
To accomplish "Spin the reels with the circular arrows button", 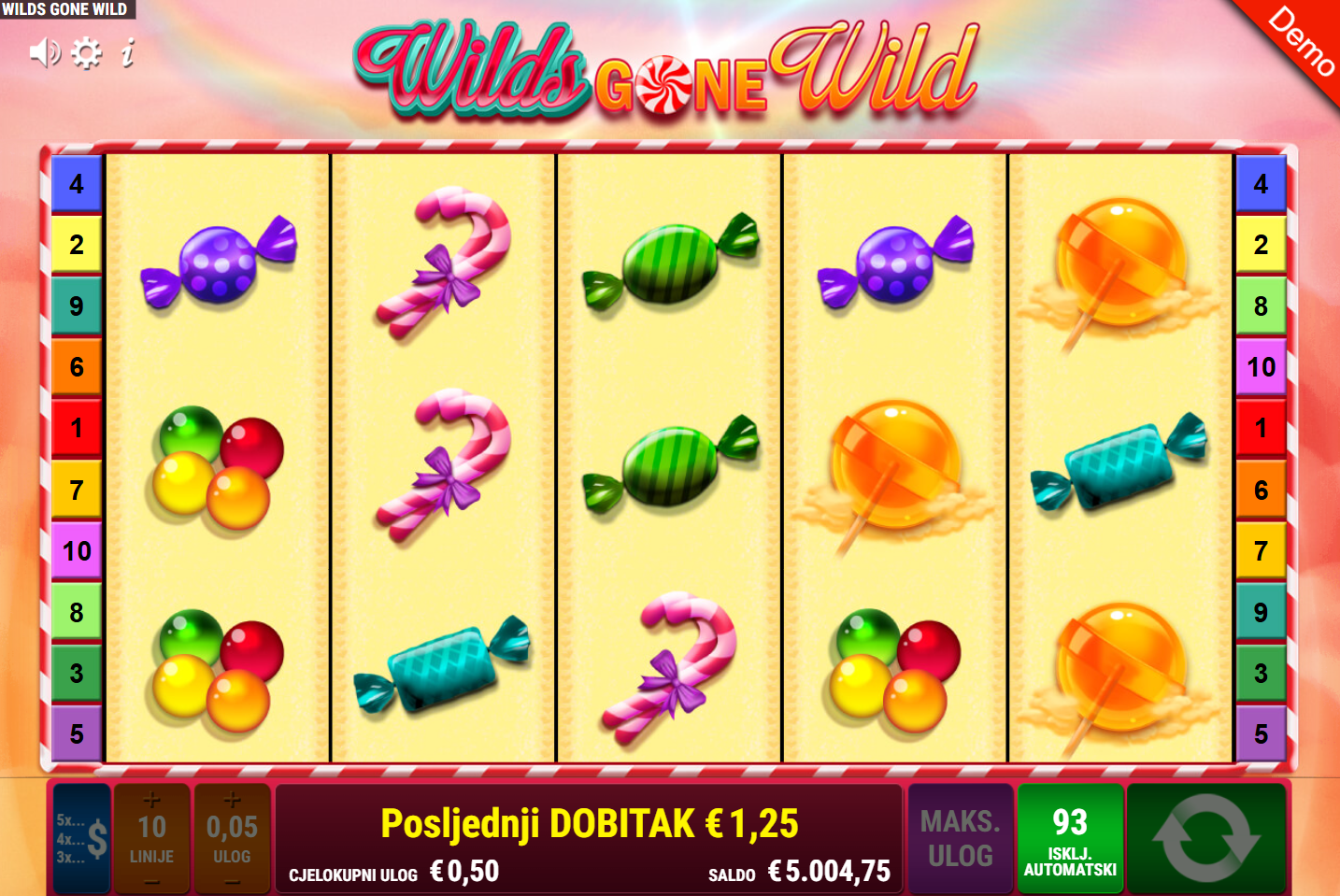I will click(1206, 839).
